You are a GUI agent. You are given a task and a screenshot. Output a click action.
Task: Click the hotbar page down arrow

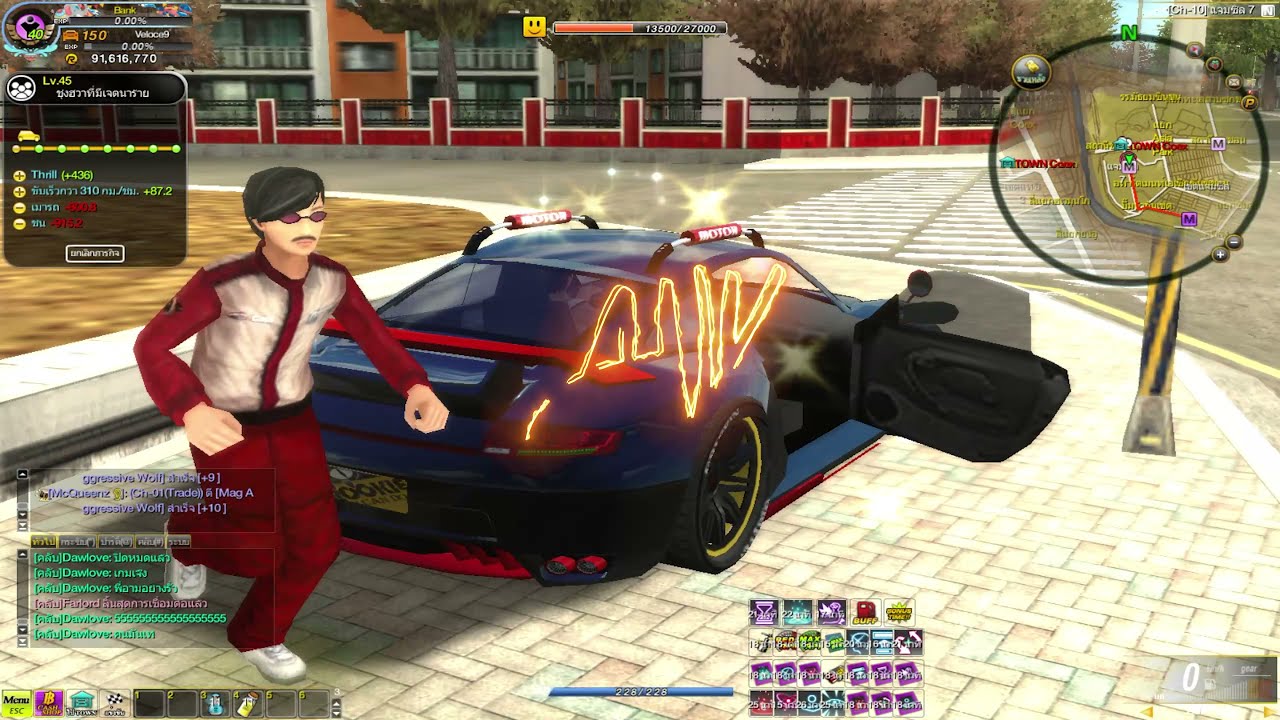(x=336, y=712)
